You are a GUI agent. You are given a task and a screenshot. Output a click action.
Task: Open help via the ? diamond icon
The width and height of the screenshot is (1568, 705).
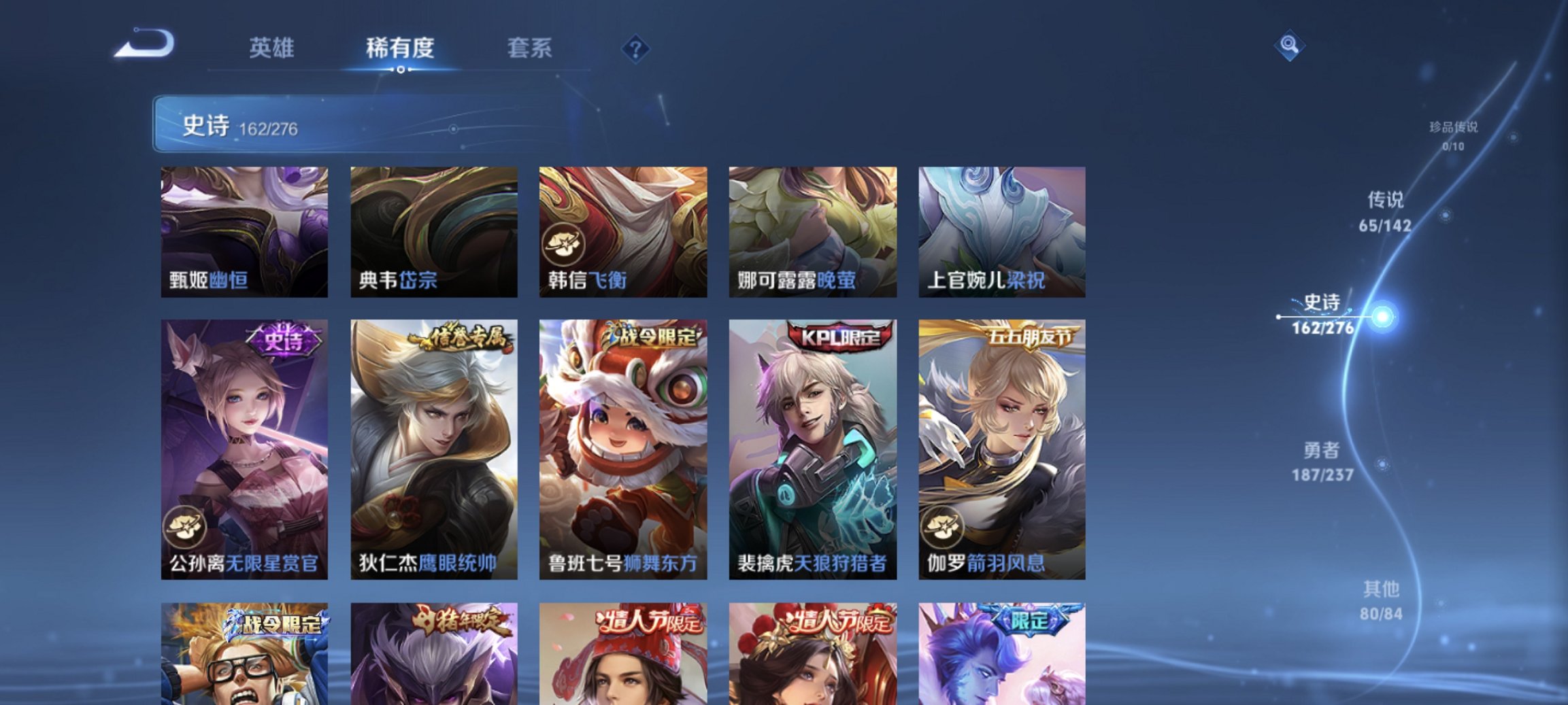635,48
